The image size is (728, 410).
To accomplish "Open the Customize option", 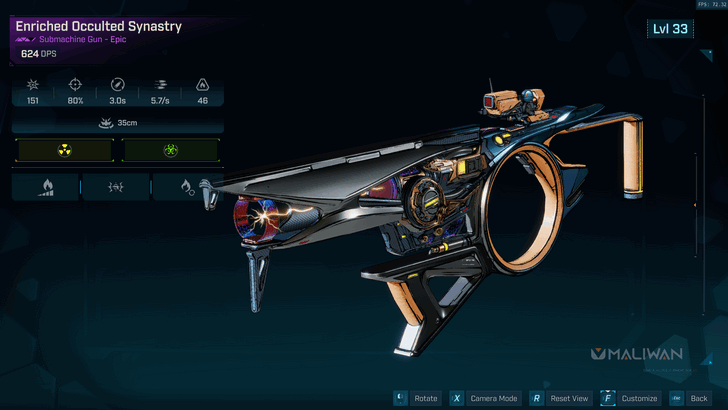I will [x=630, y=397].
